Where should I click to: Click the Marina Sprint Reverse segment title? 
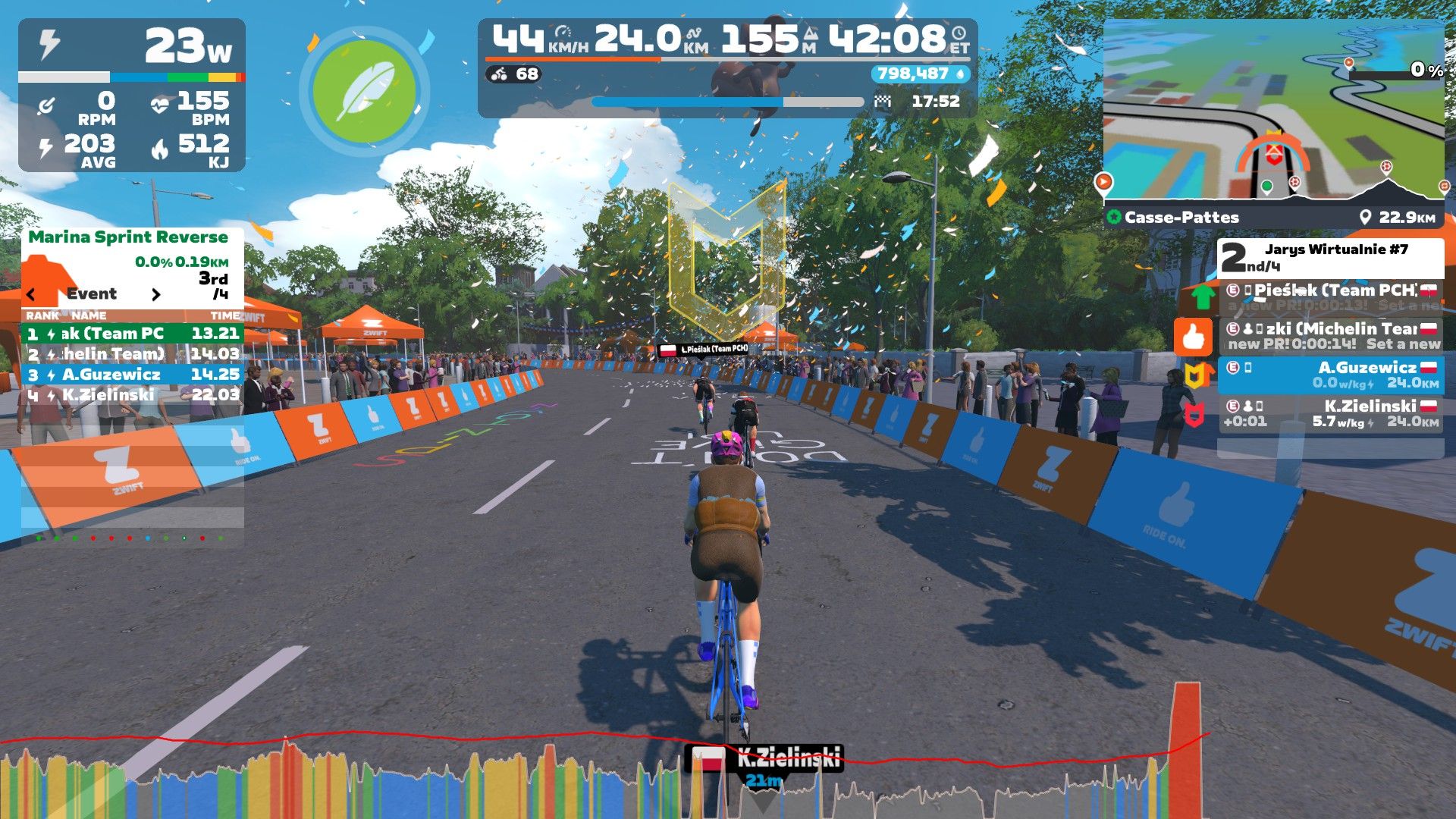click(128, 237)
